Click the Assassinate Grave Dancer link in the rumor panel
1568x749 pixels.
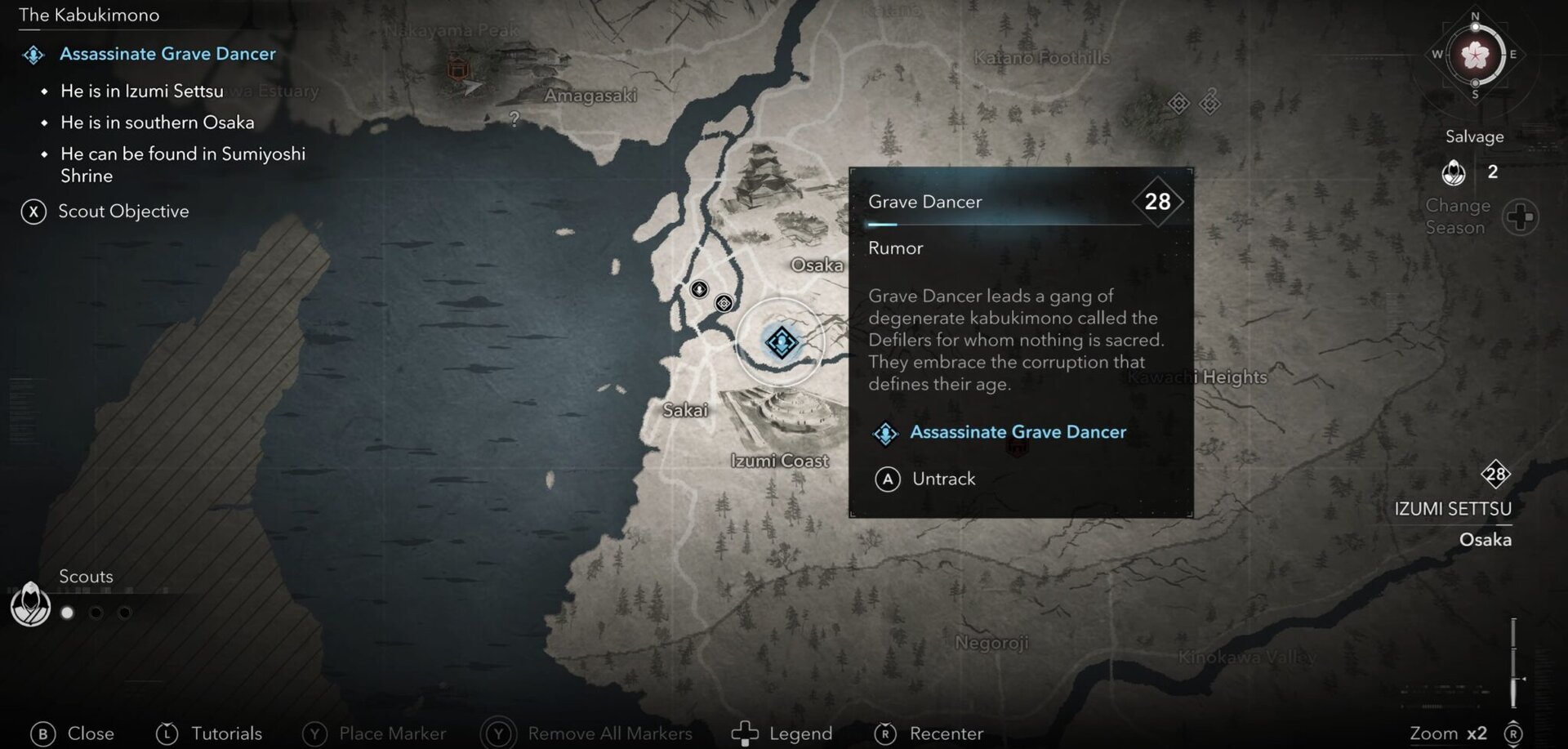point(1018,432)
